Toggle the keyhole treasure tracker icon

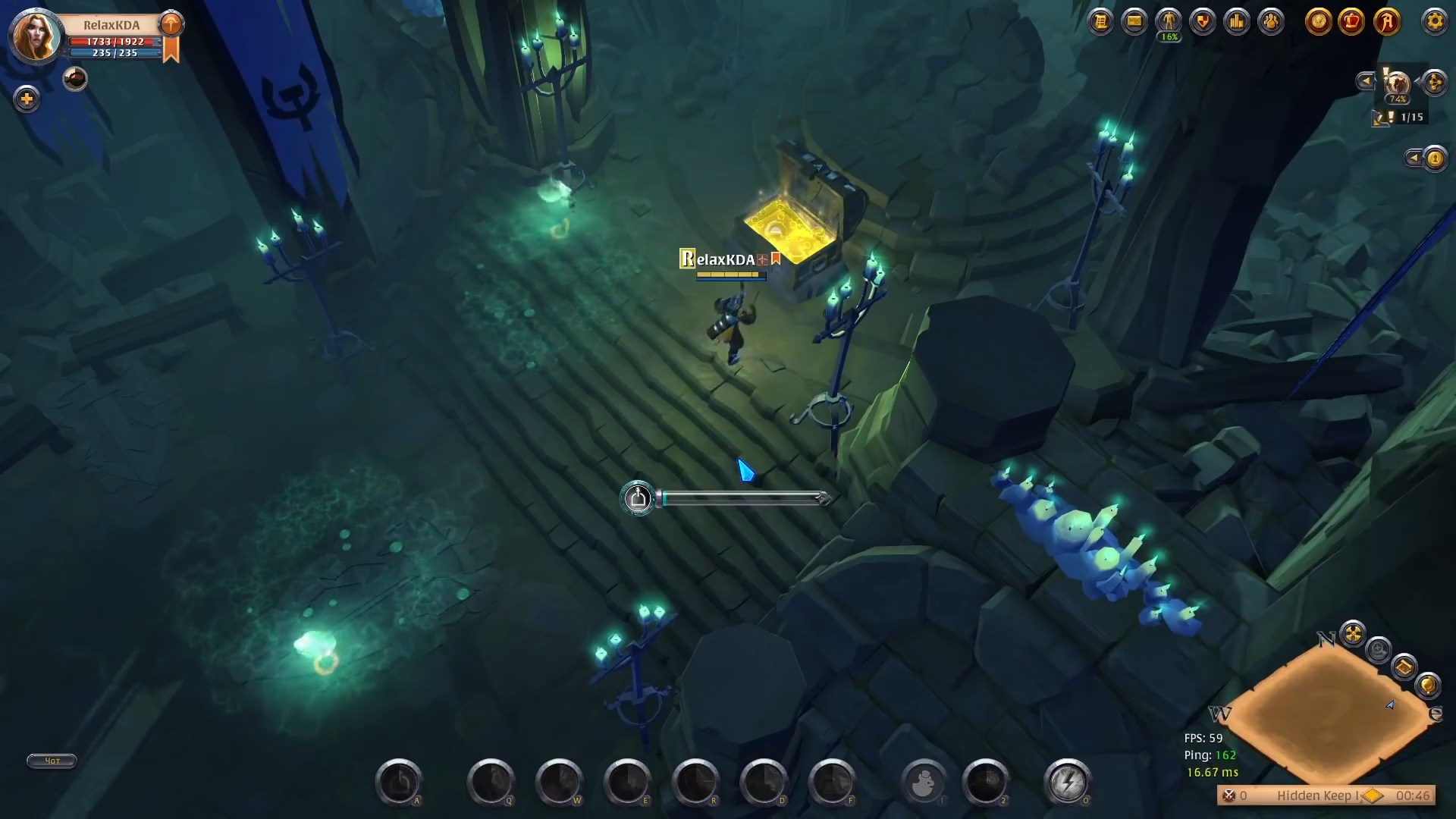click(x=1436, y=158)
